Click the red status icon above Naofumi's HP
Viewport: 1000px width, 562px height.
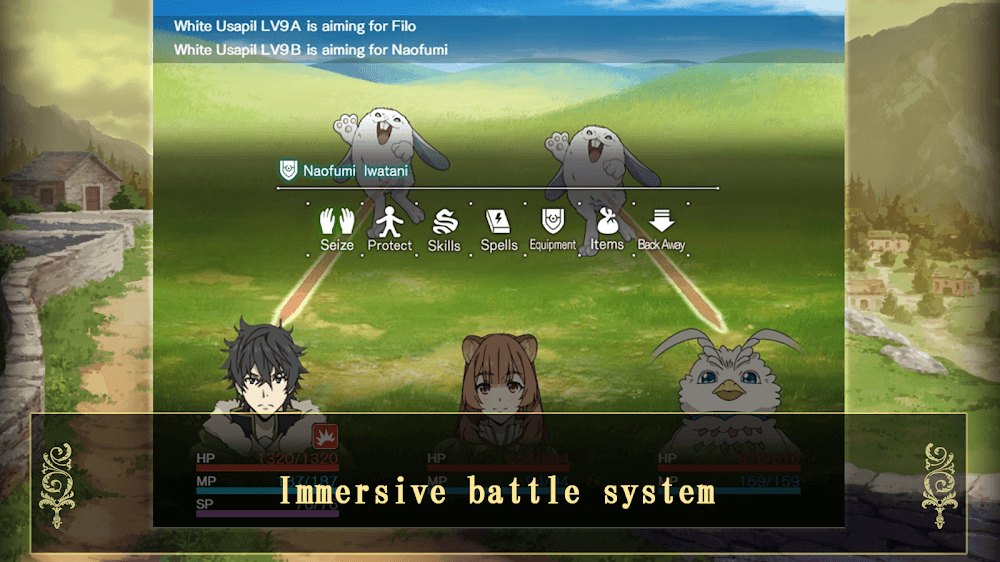click(x=324, y=436)
